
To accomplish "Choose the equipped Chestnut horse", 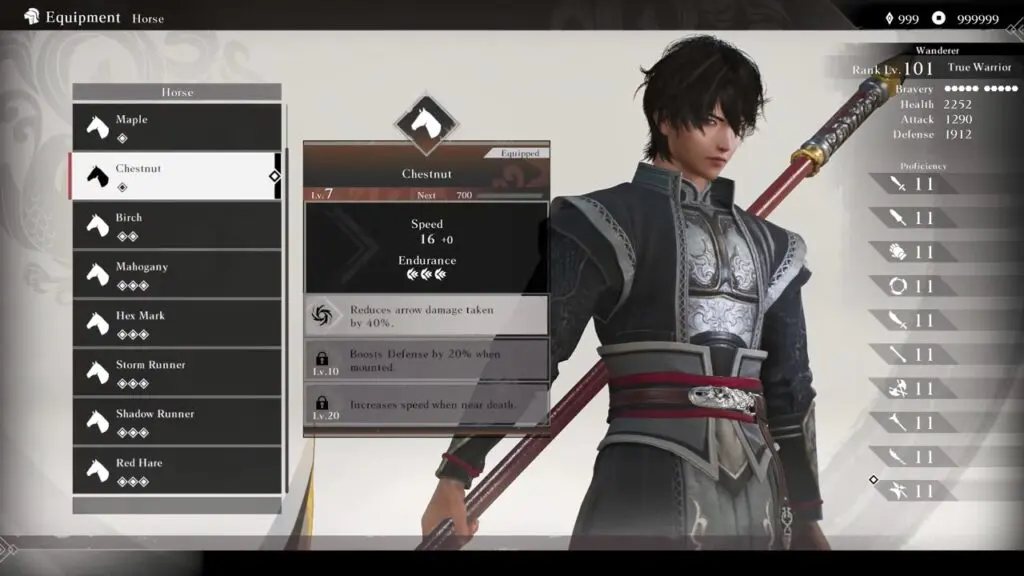I will click(175, 176).
